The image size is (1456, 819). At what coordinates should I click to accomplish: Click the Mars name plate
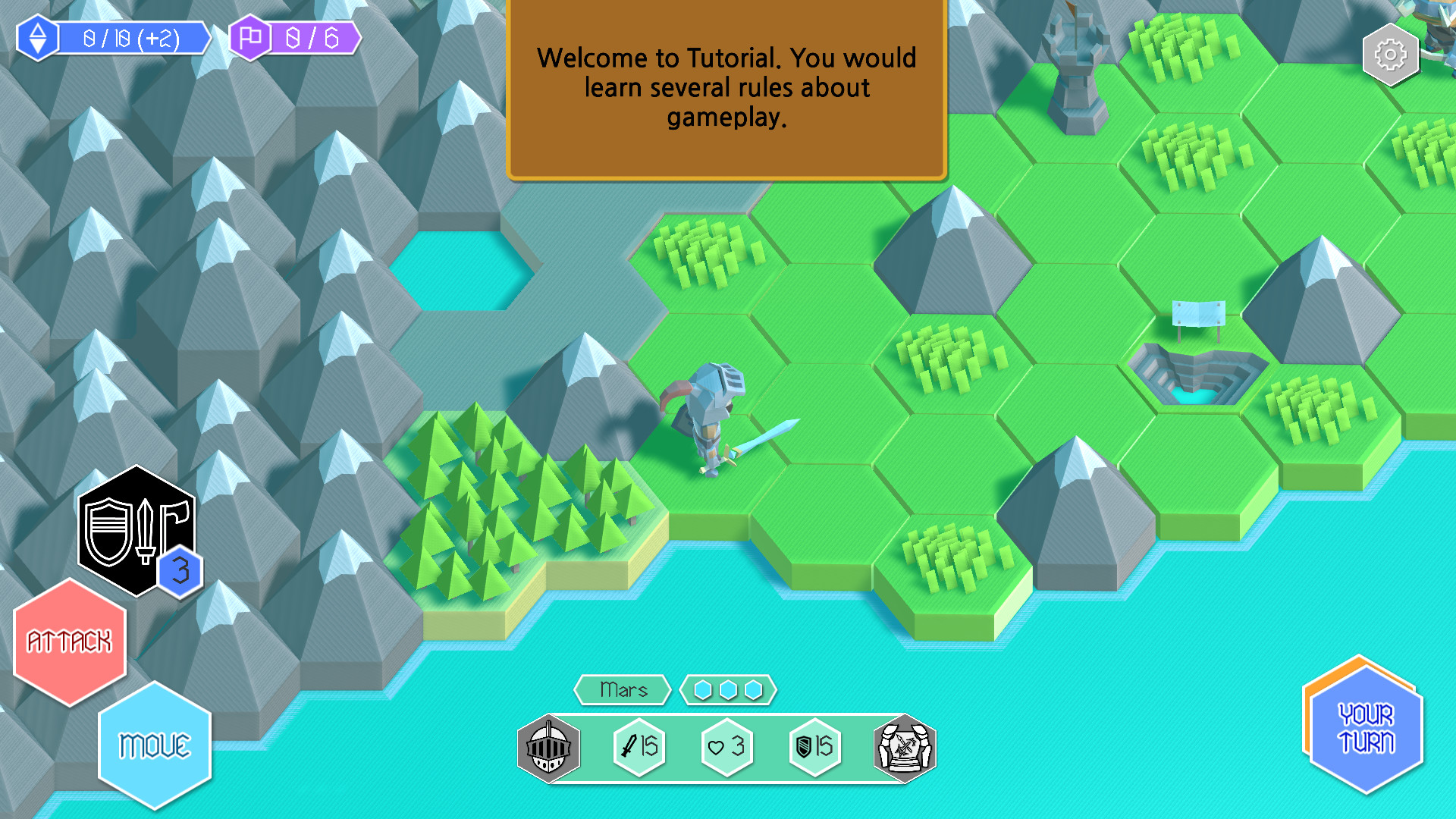click(x=623, y=690)
